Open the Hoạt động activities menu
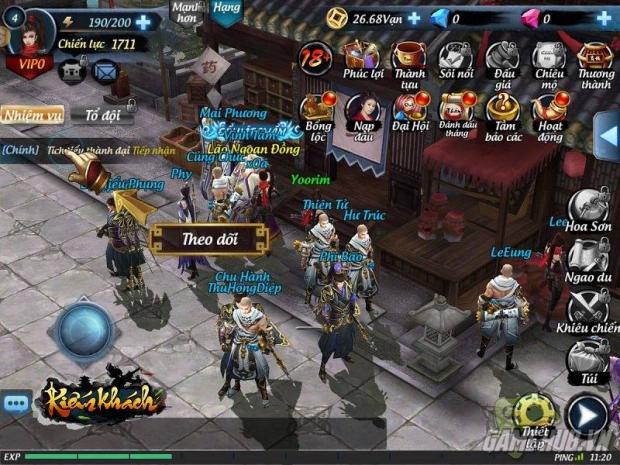Viewport: 620px width, 465px height. pos(550,113)
